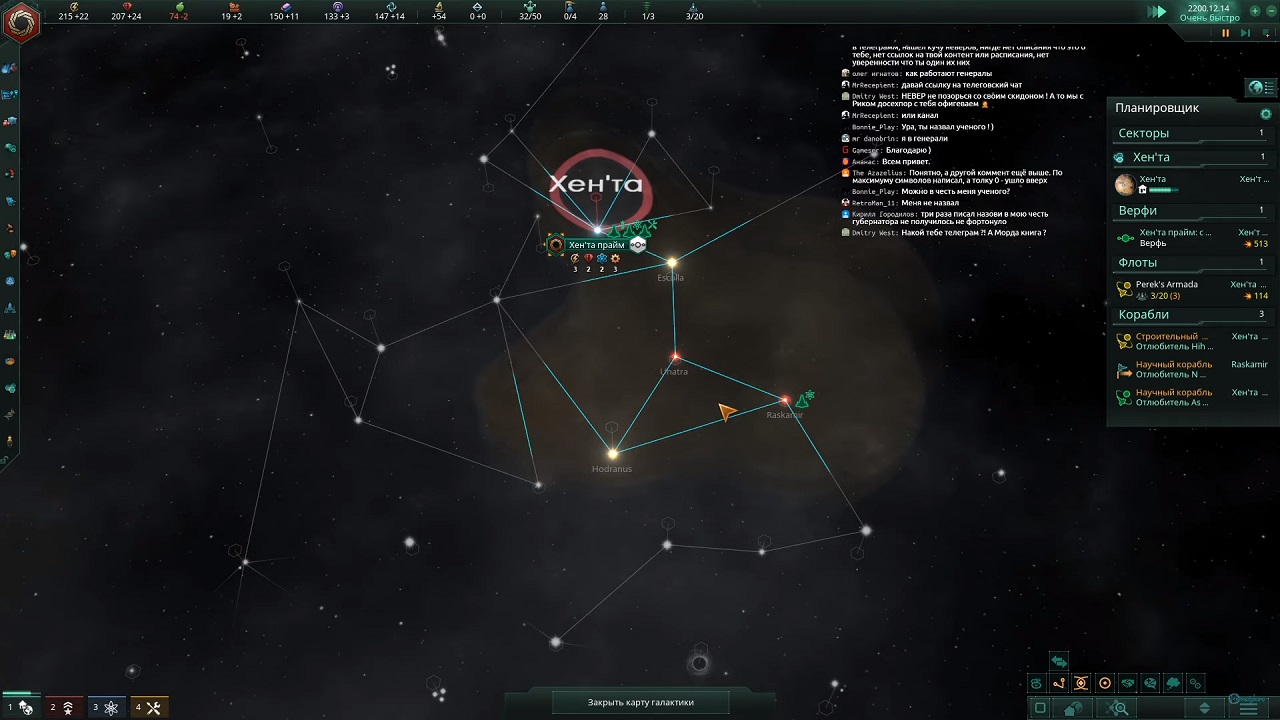Select the Хен'та прайм starbase label on map
Screen dimensions: 1280x720
point(596,245)
